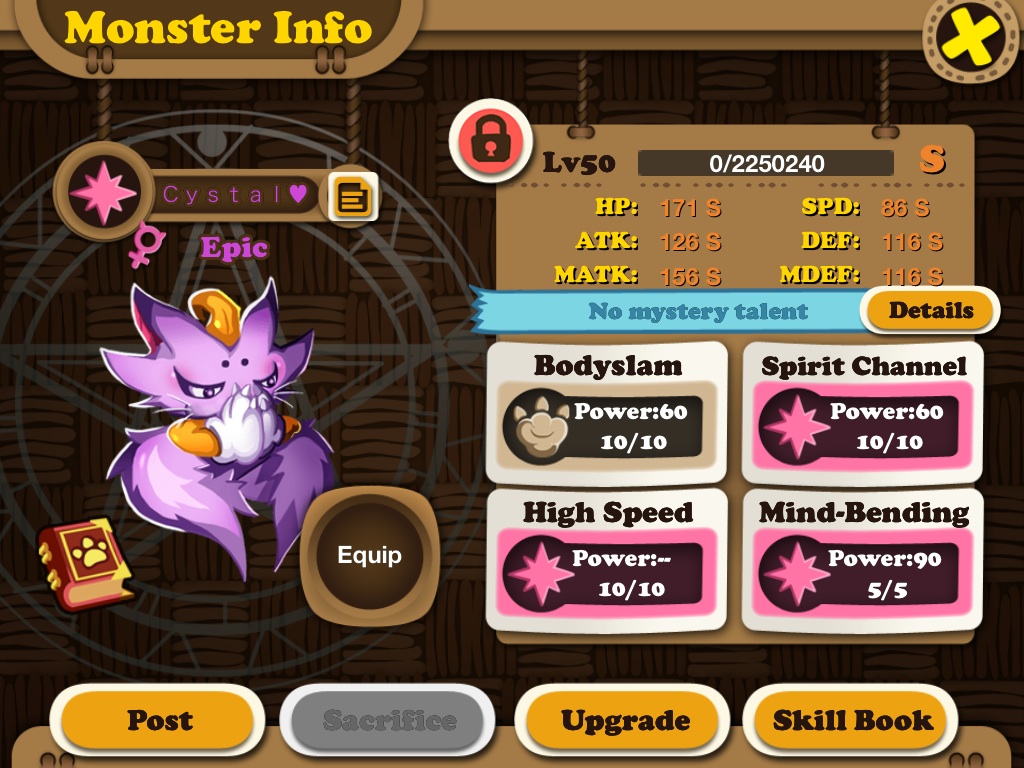Select the Bodyslam skill
This screenshot has height=768, width=1024.
[x=606, y=413]
